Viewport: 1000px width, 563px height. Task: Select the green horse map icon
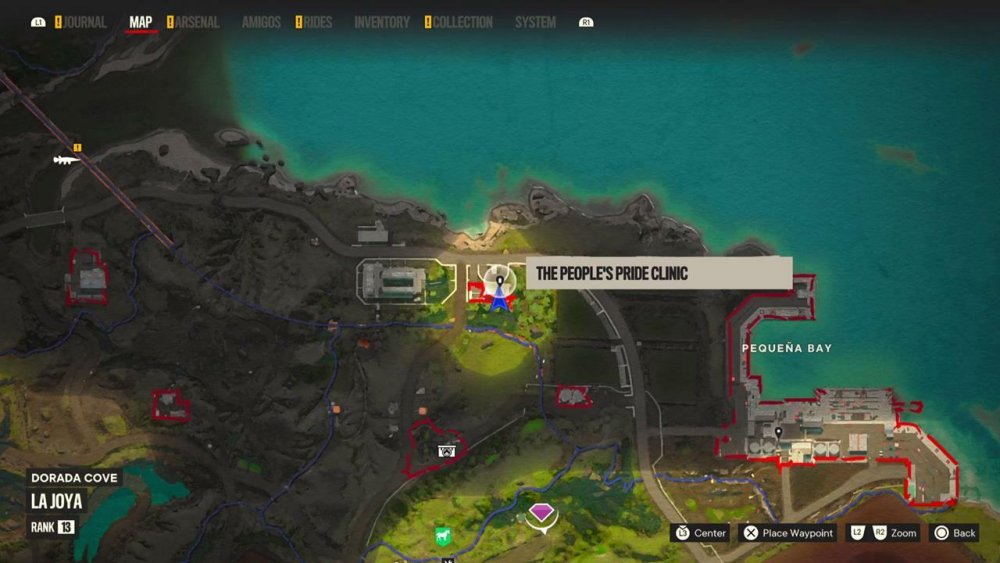pyautogui.click(x=442, y=536)
